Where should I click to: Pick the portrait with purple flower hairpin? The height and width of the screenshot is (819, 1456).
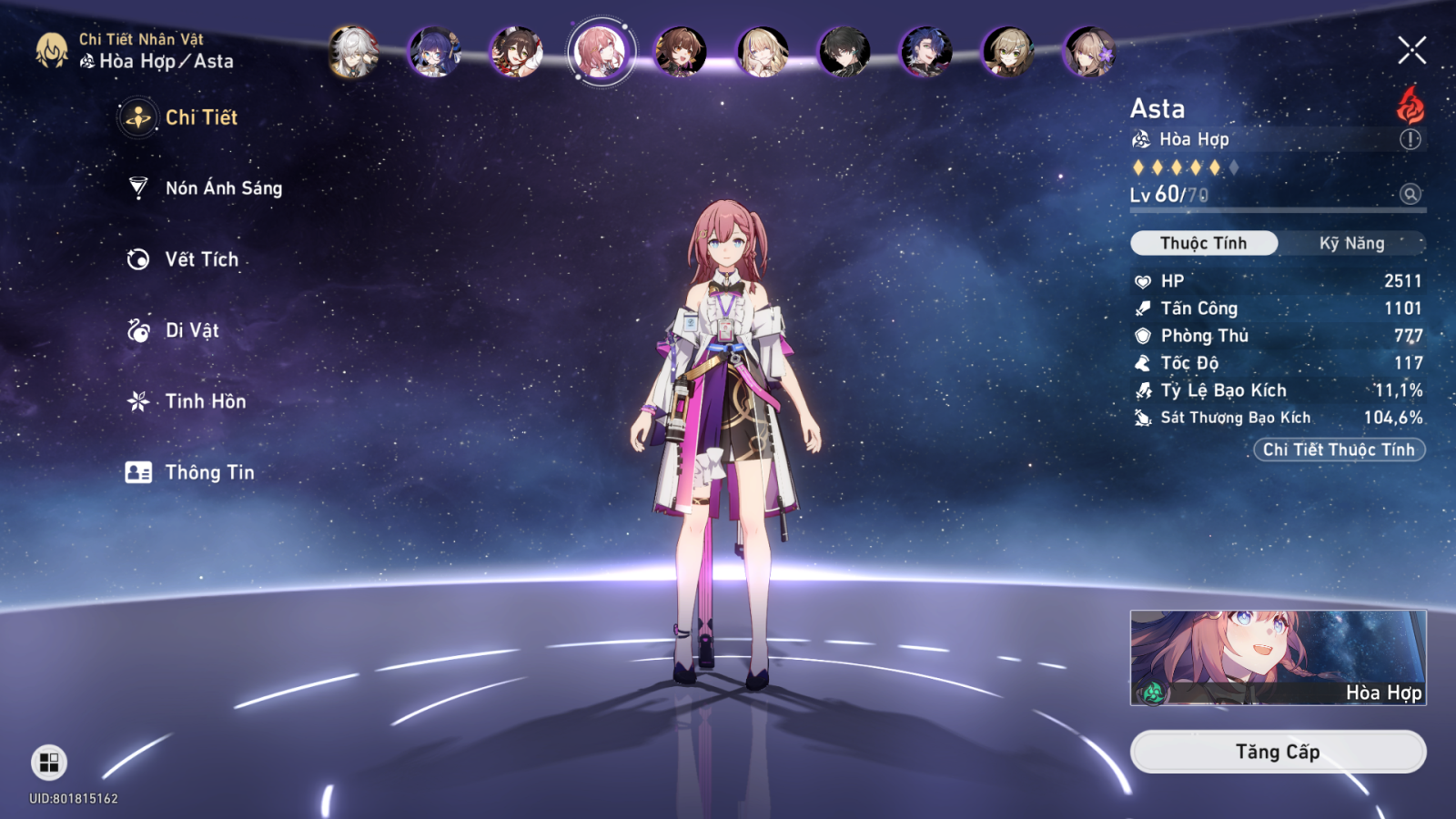pyautogui.click(x=1089, y=51)
